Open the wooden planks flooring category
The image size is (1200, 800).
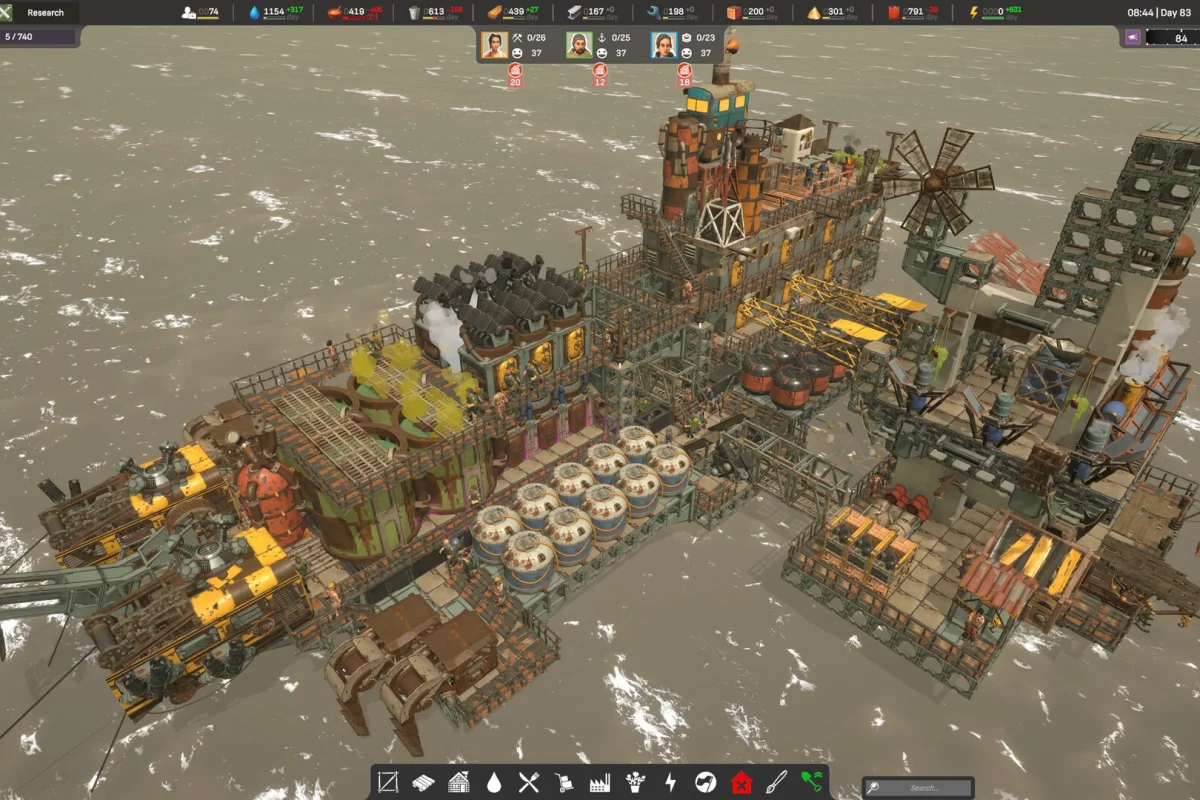click(x=424, y=782)
